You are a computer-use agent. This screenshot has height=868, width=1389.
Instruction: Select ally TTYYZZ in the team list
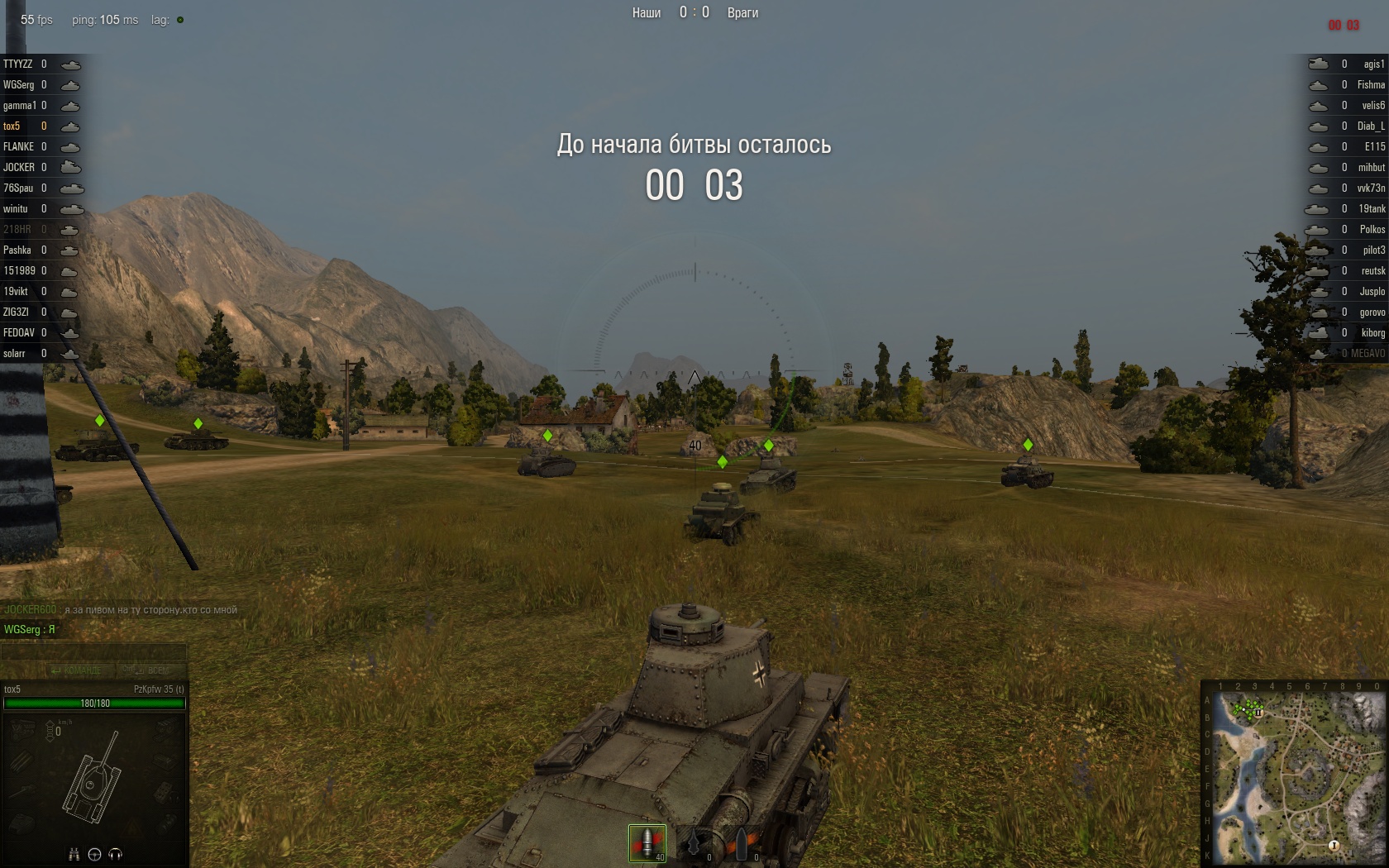pyautogui.click(x=18, y=64)
